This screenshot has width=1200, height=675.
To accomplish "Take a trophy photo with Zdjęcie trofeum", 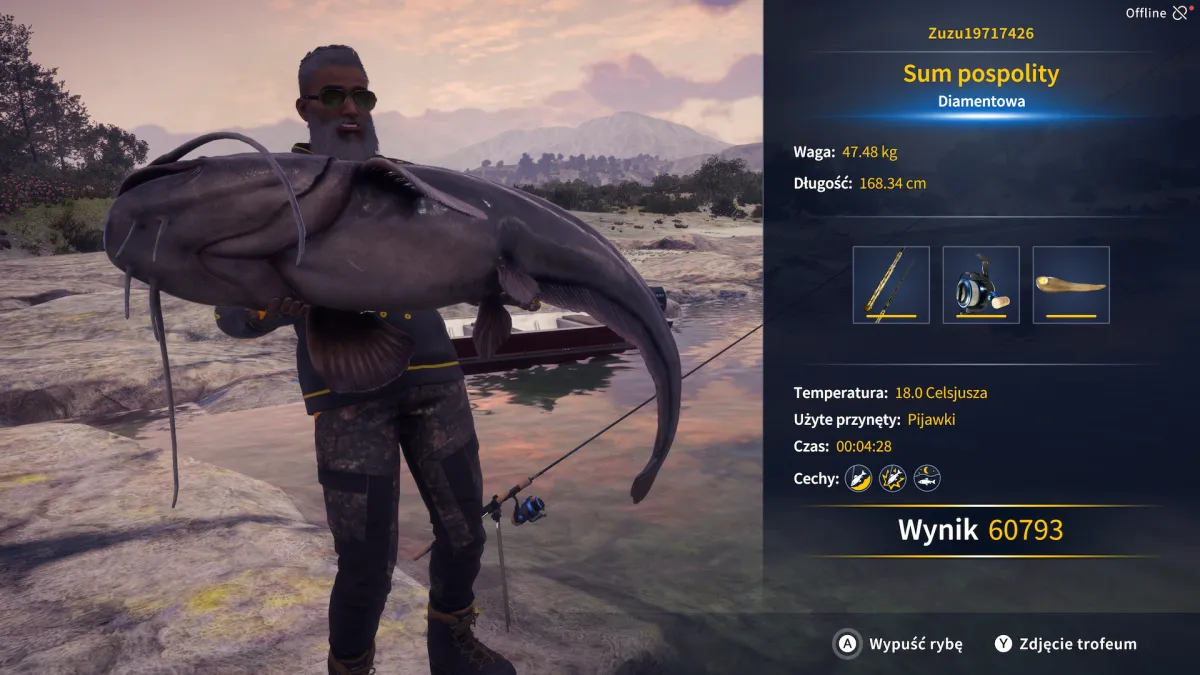I will tap(1065, 644).
